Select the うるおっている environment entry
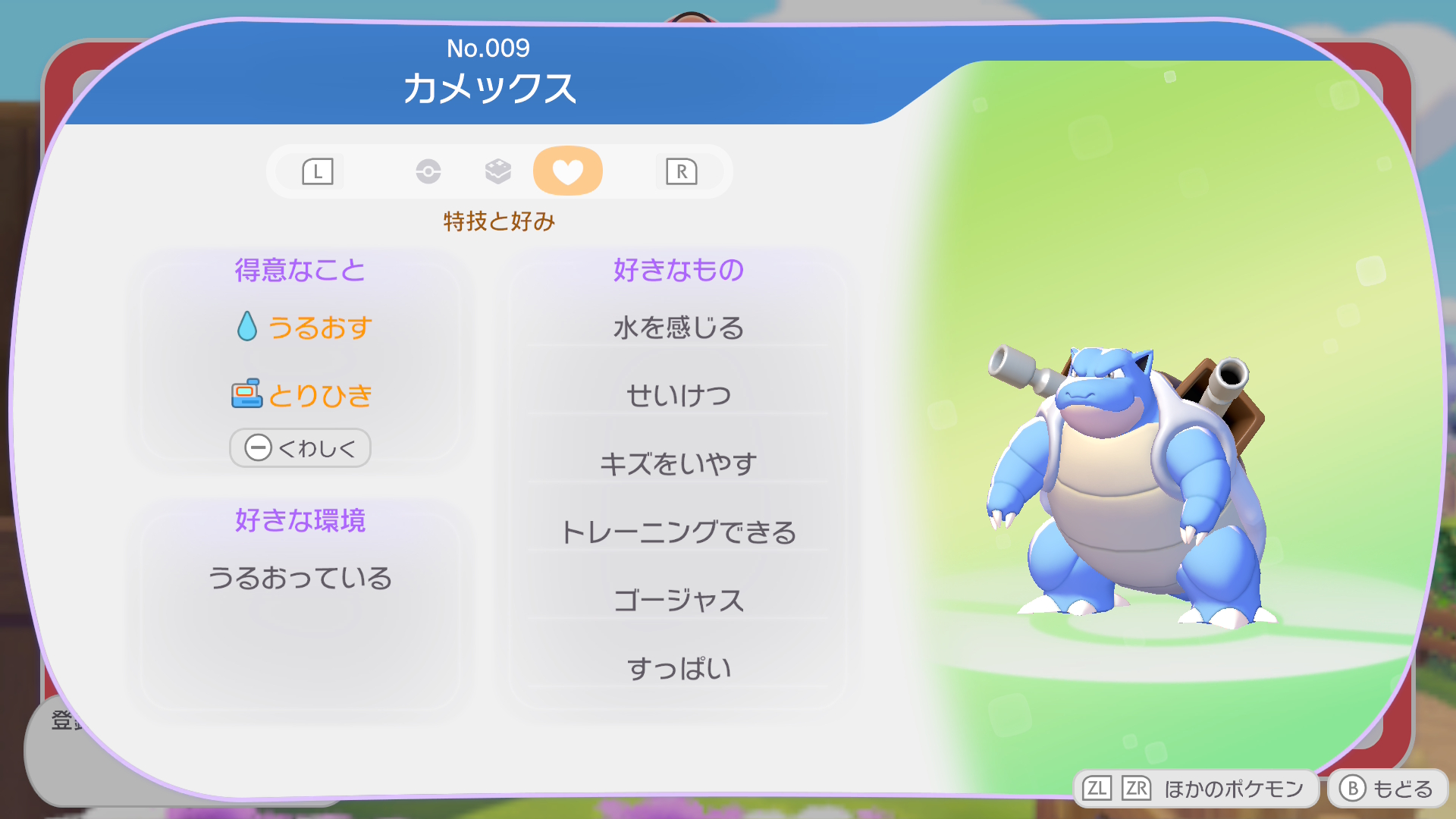The width and height of the screenshot is (1456, 819). click(x=300, y=578)
